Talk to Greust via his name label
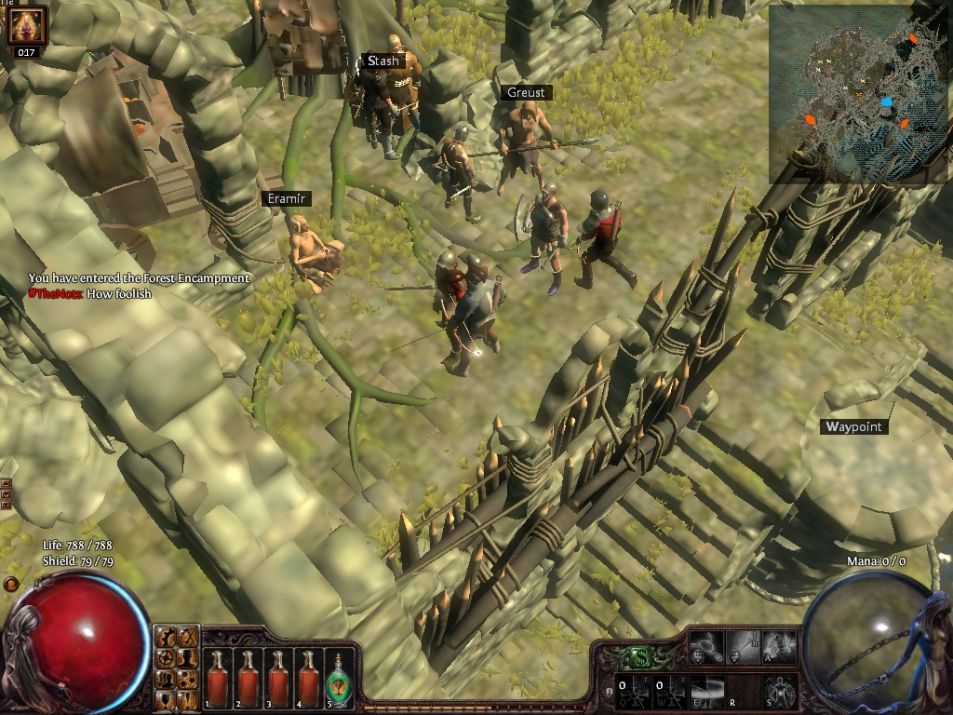Screen dimensions: 953x715 [526, 93]
